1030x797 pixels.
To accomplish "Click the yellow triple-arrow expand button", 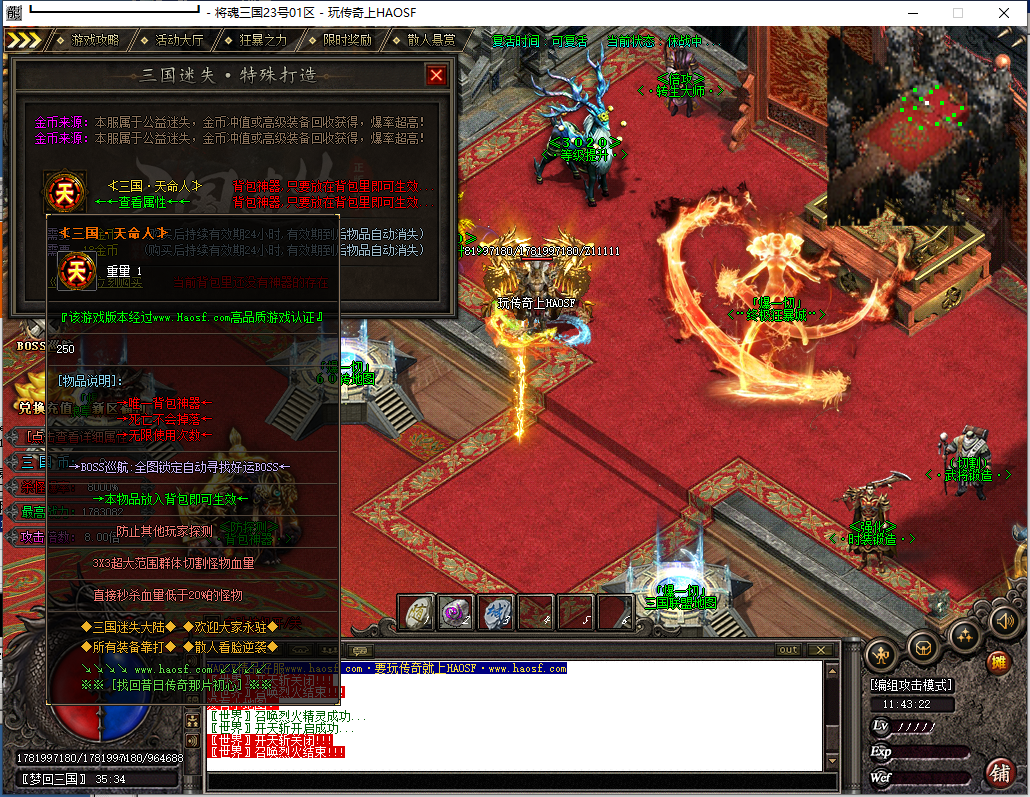I will pos(25,40).
